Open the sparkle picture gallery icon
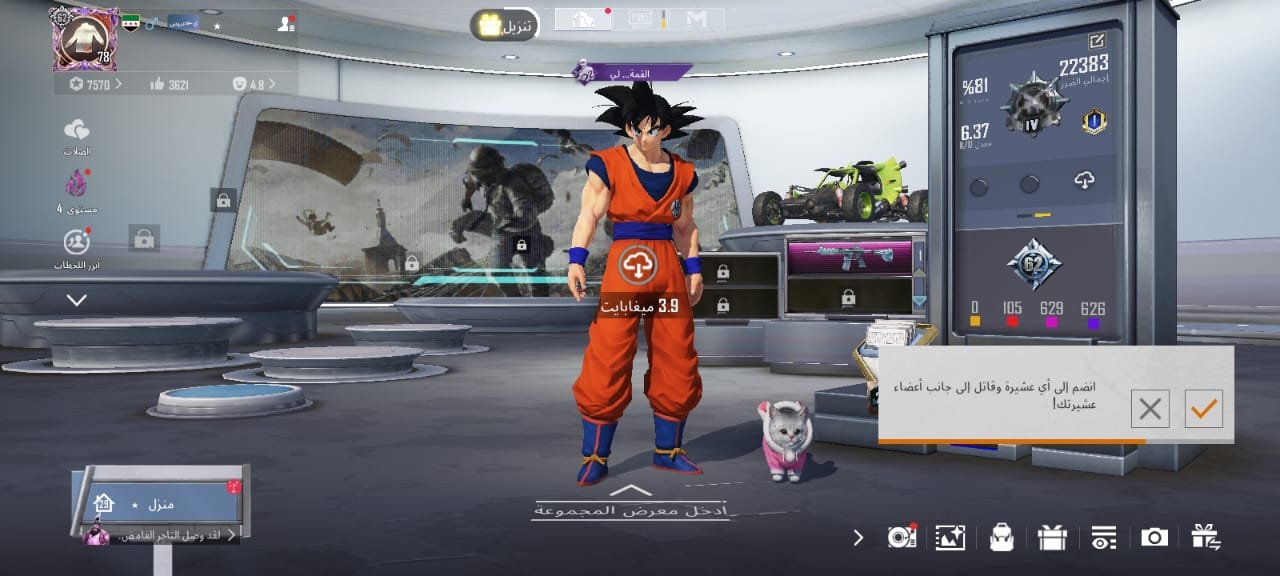1280x576 pixels. click(x=950, y=537)
